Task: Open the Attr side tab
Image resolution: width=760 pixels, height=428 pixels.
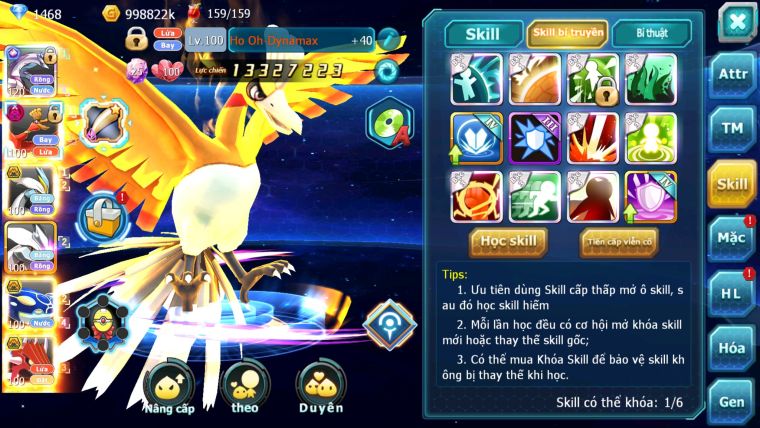Action: (731, 74)
